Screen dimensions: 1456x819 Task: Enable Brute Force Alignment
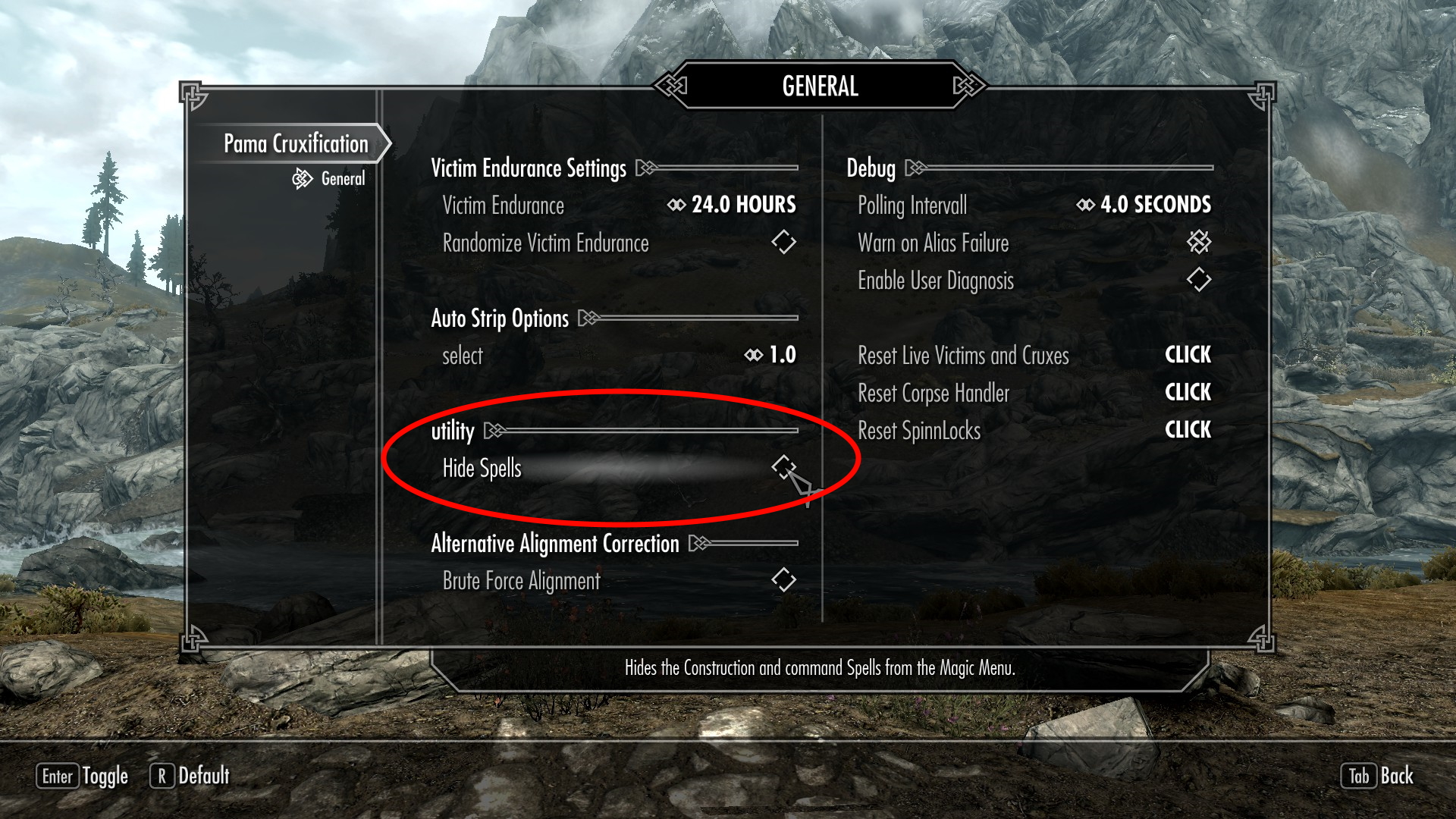784,580
